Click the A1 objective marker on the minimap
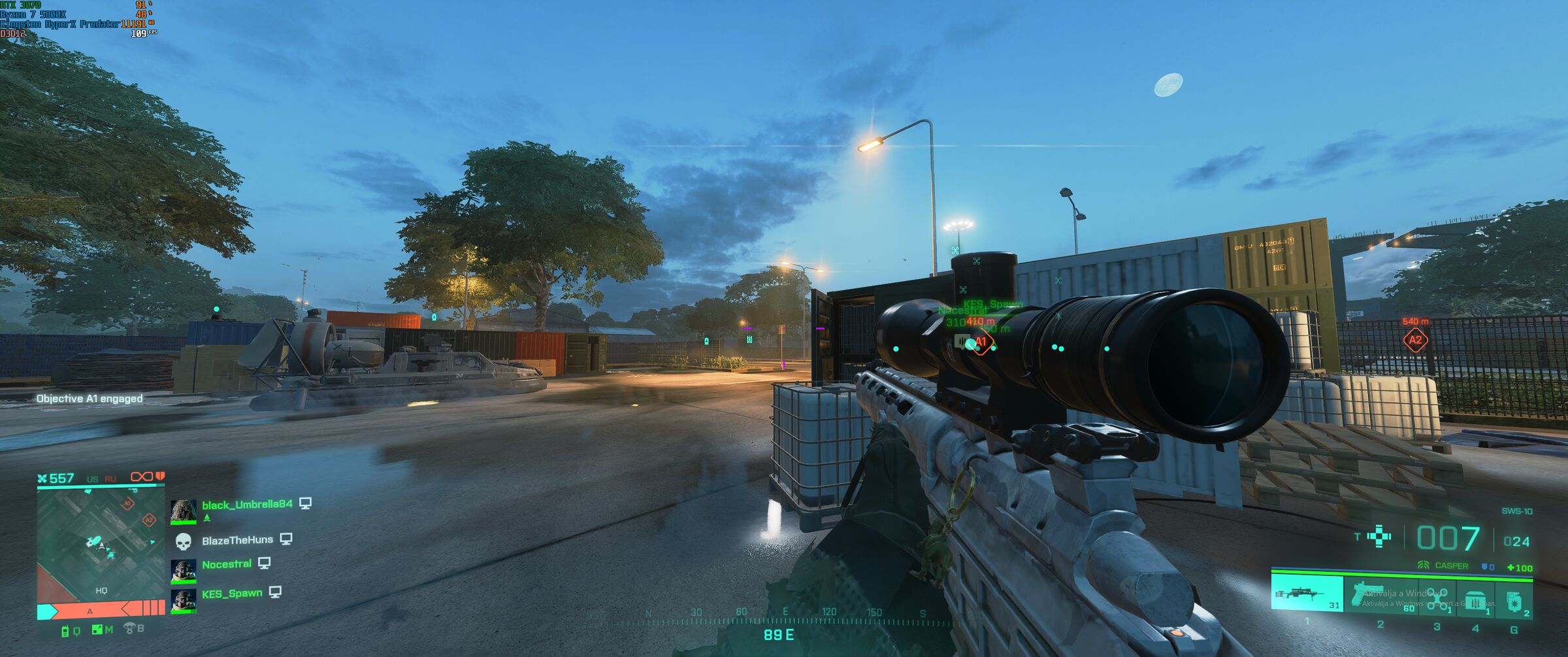This screenshot has width=1568, height=657. click(x=129, y=503)
